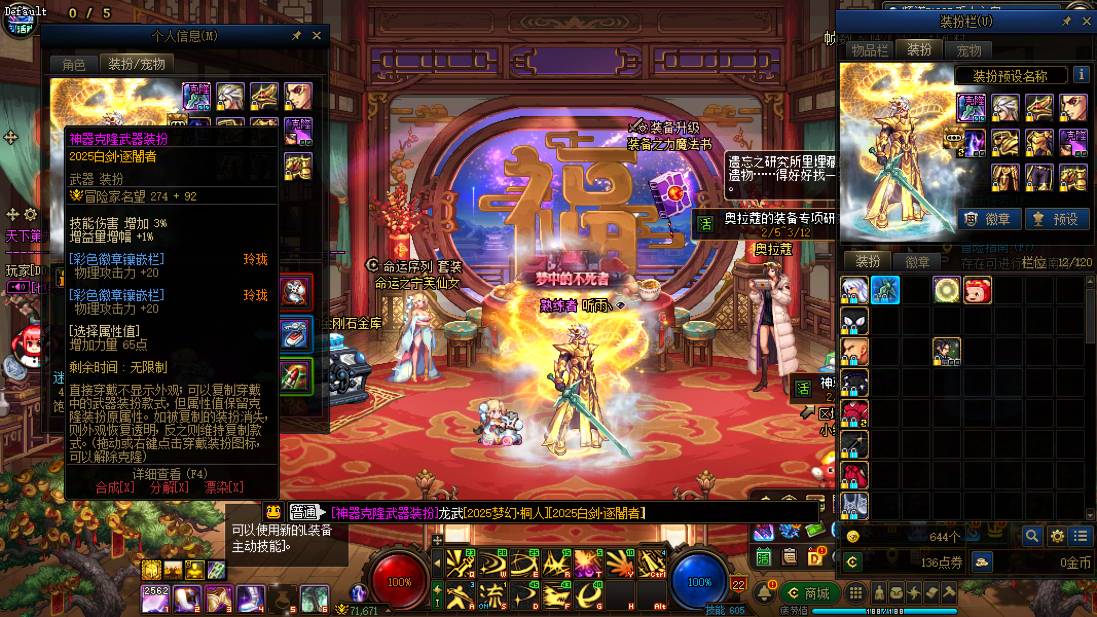This screenshot has width=1097, height=617.
Task: Click the inventory list sort button
Action: pyautogui.click(x=1080, y=537)
